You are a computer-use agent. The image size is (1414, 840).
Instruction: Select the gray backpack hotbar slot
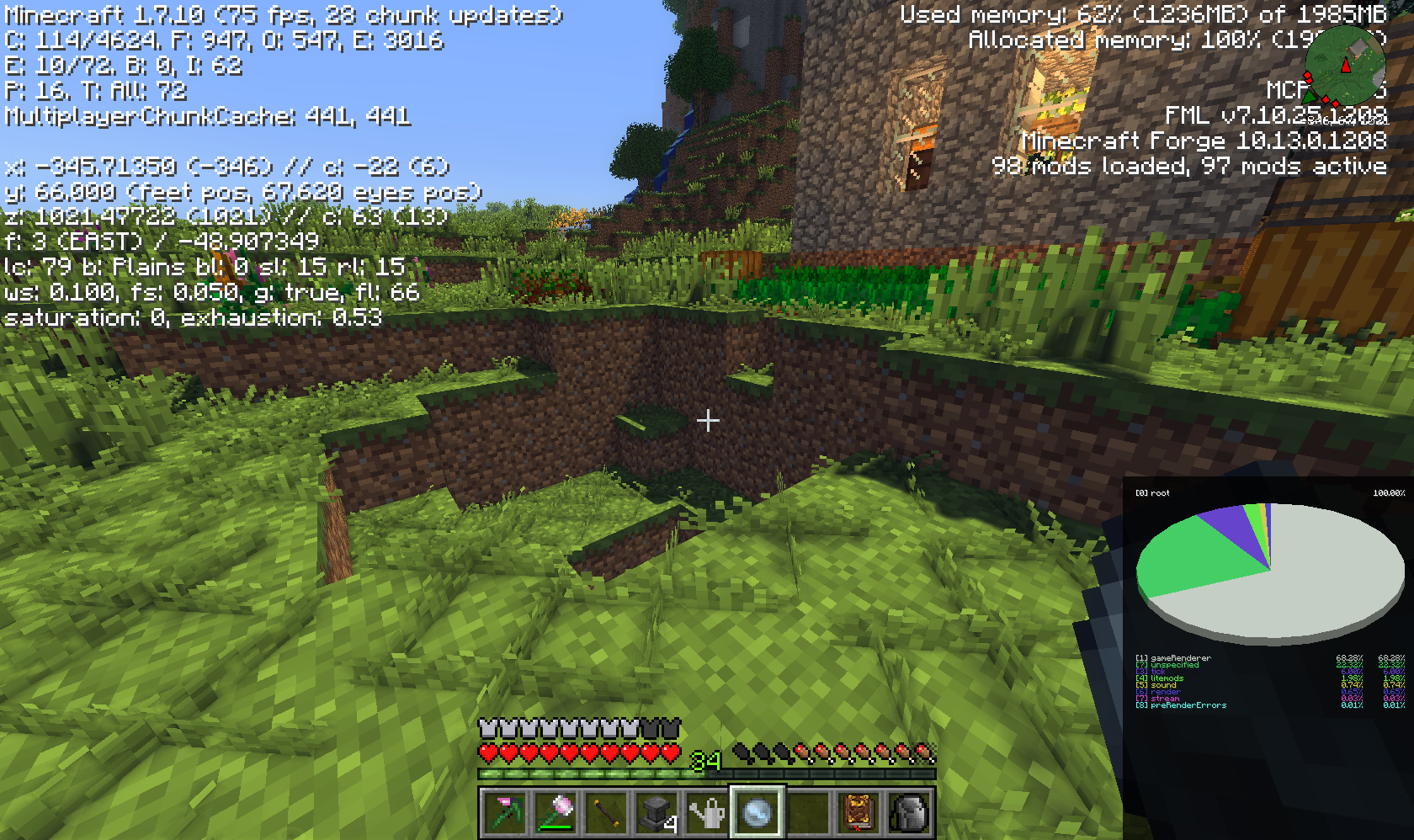coord(909,812)
